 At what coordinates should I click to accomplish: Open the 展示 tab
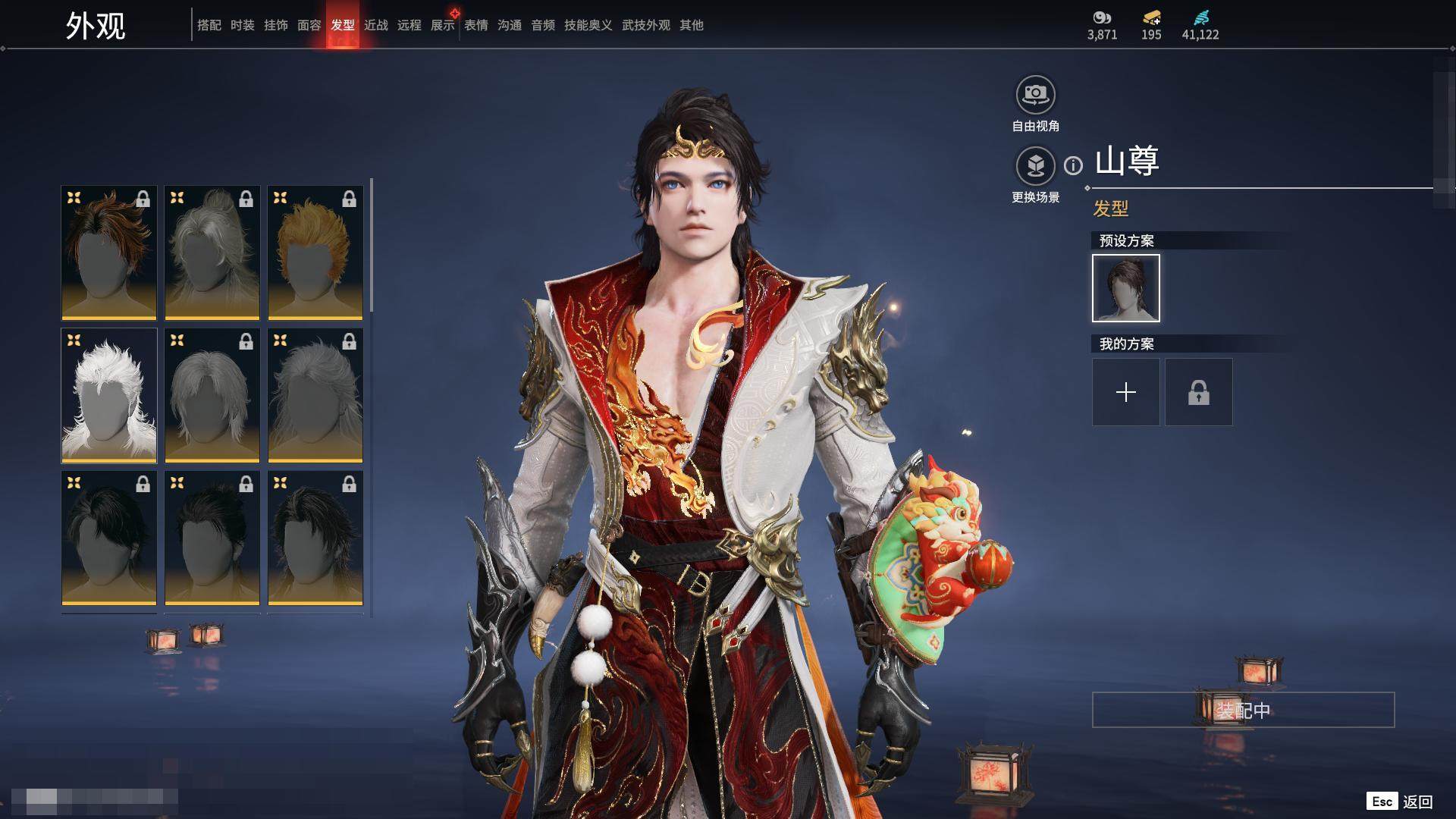[x=442, y=25]
